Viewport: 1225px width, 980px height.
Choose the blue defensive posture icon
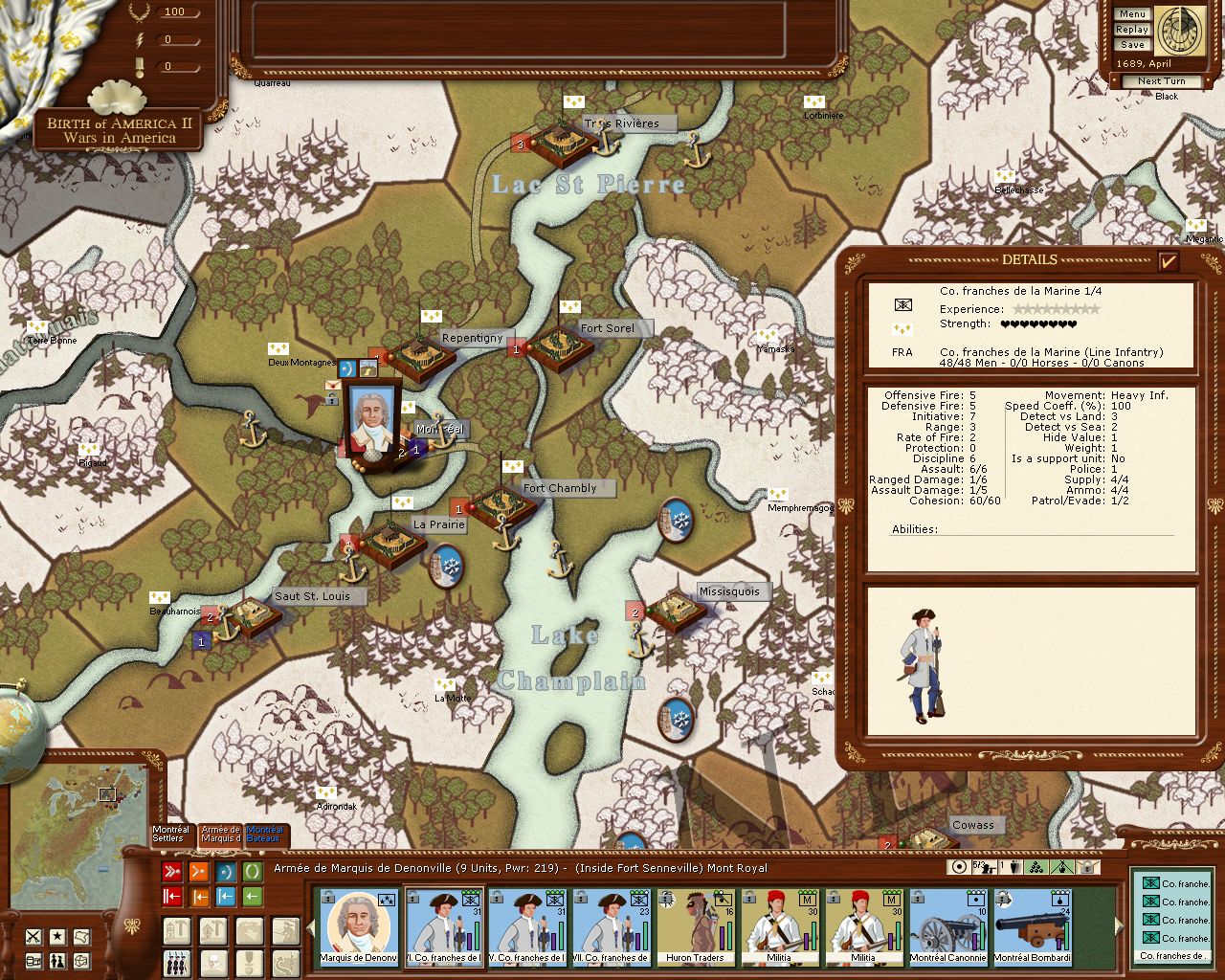tap(226, 872)
